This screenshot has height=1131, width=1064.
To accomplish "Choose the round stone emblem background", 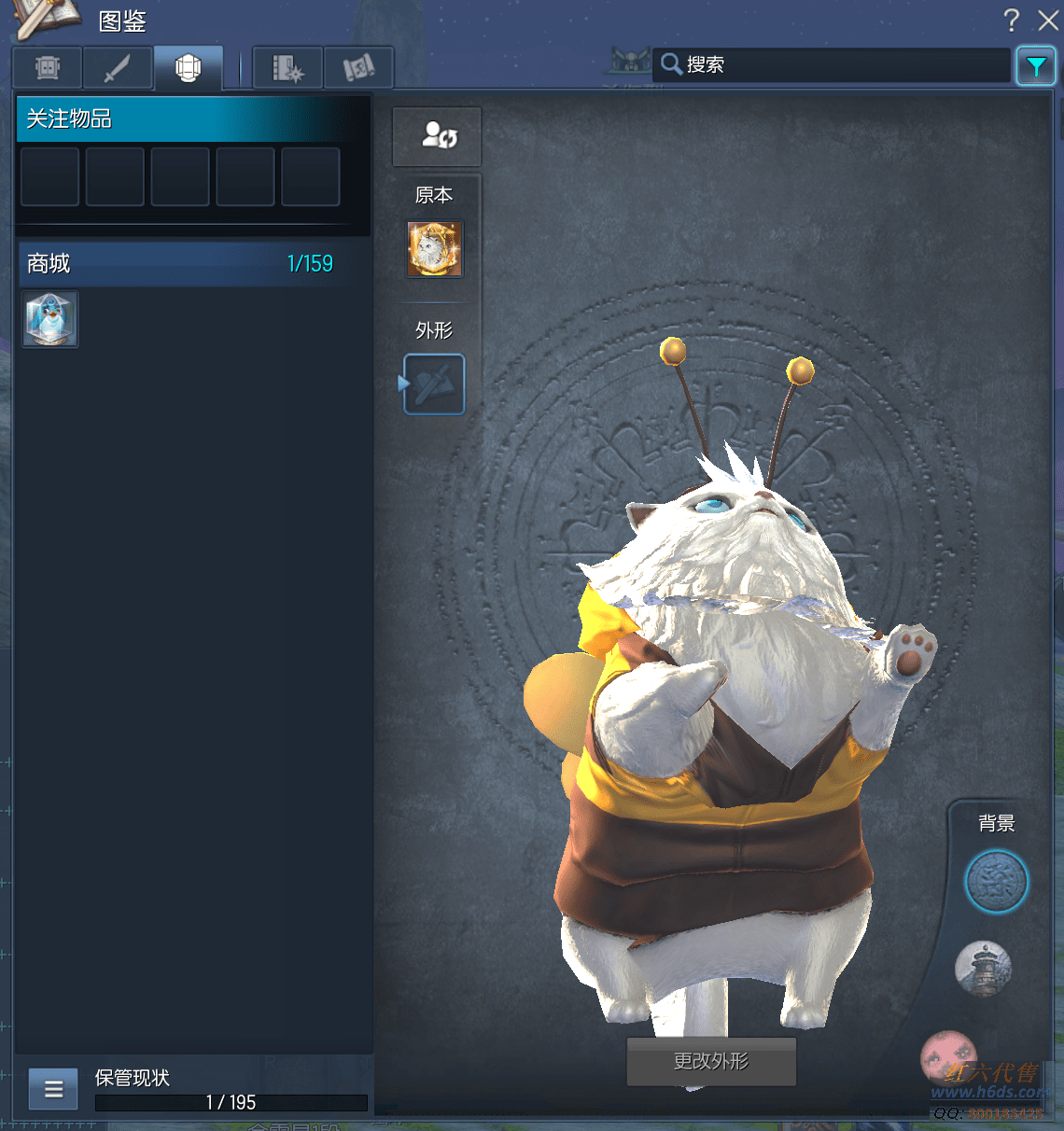I will point(996,882).
